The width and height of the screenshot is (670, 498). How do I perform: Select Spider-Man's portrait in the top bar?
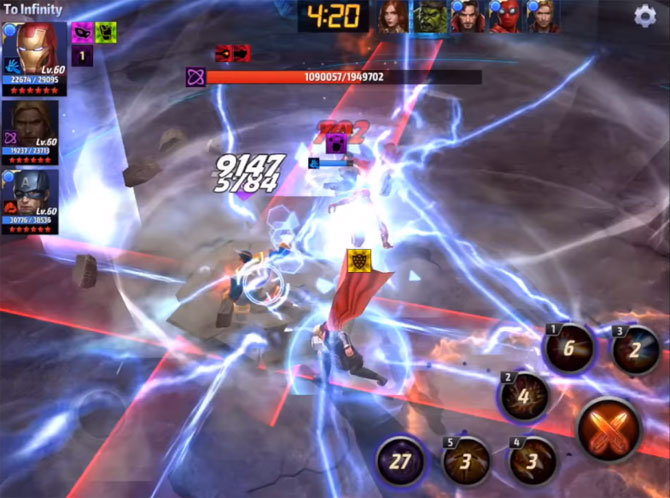(x=505, y=17)
